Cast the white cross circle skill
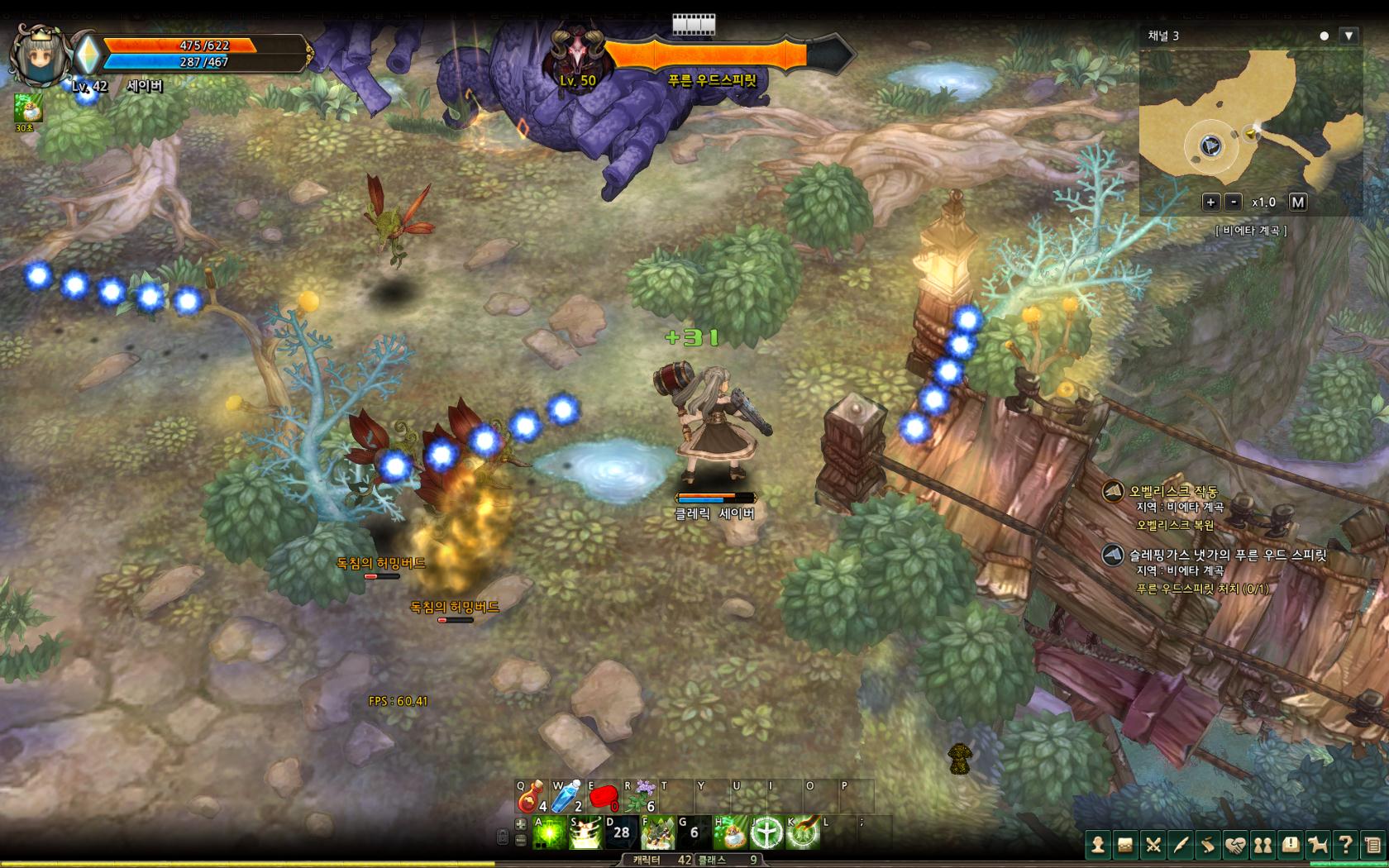Viewport: 1389px width, 868px height. pyautogui.click(x=766, y=832)
